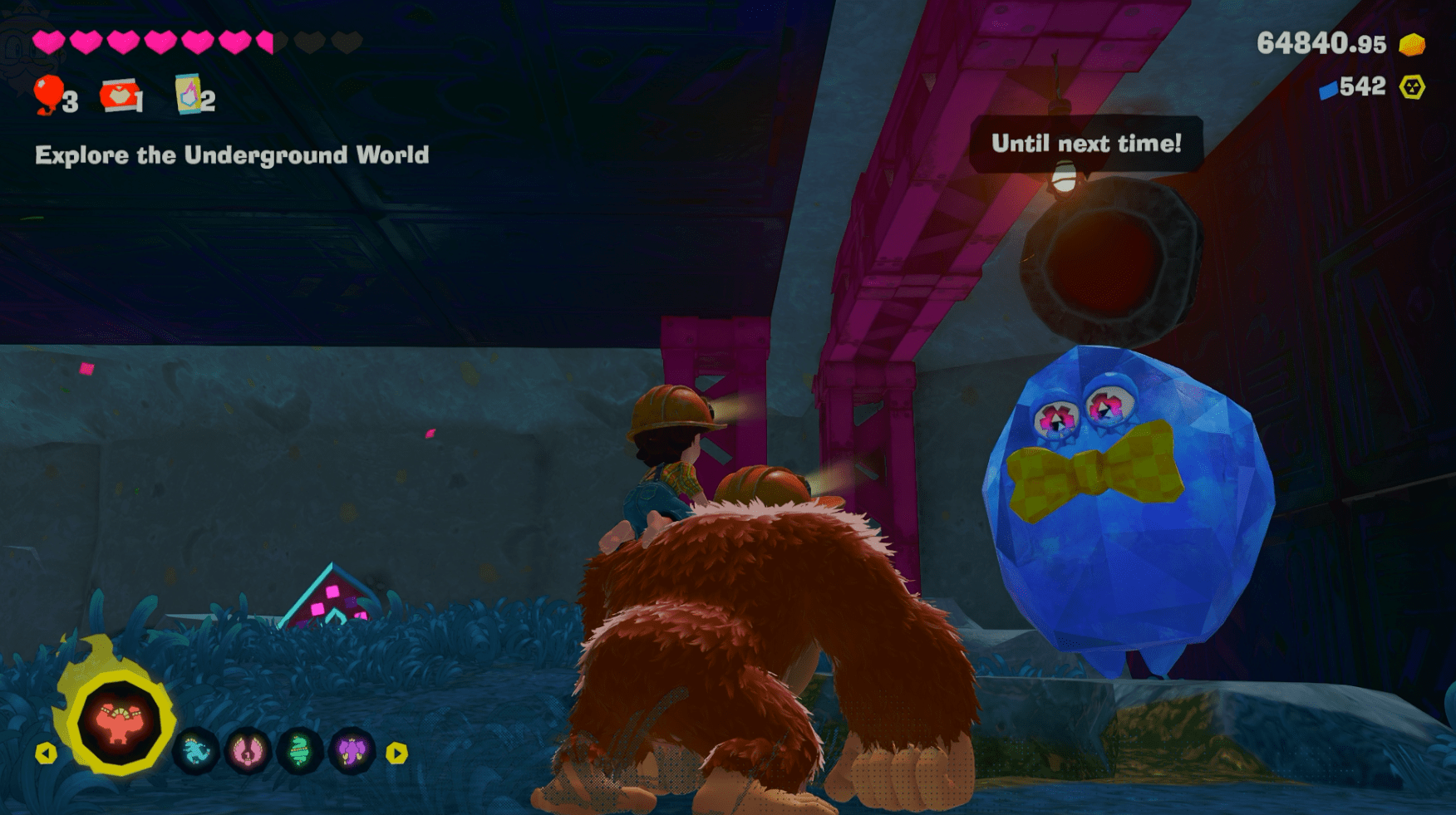Select the yellow flame juice can
This screenshot has width=1456, height=815.
pos(189,95)
